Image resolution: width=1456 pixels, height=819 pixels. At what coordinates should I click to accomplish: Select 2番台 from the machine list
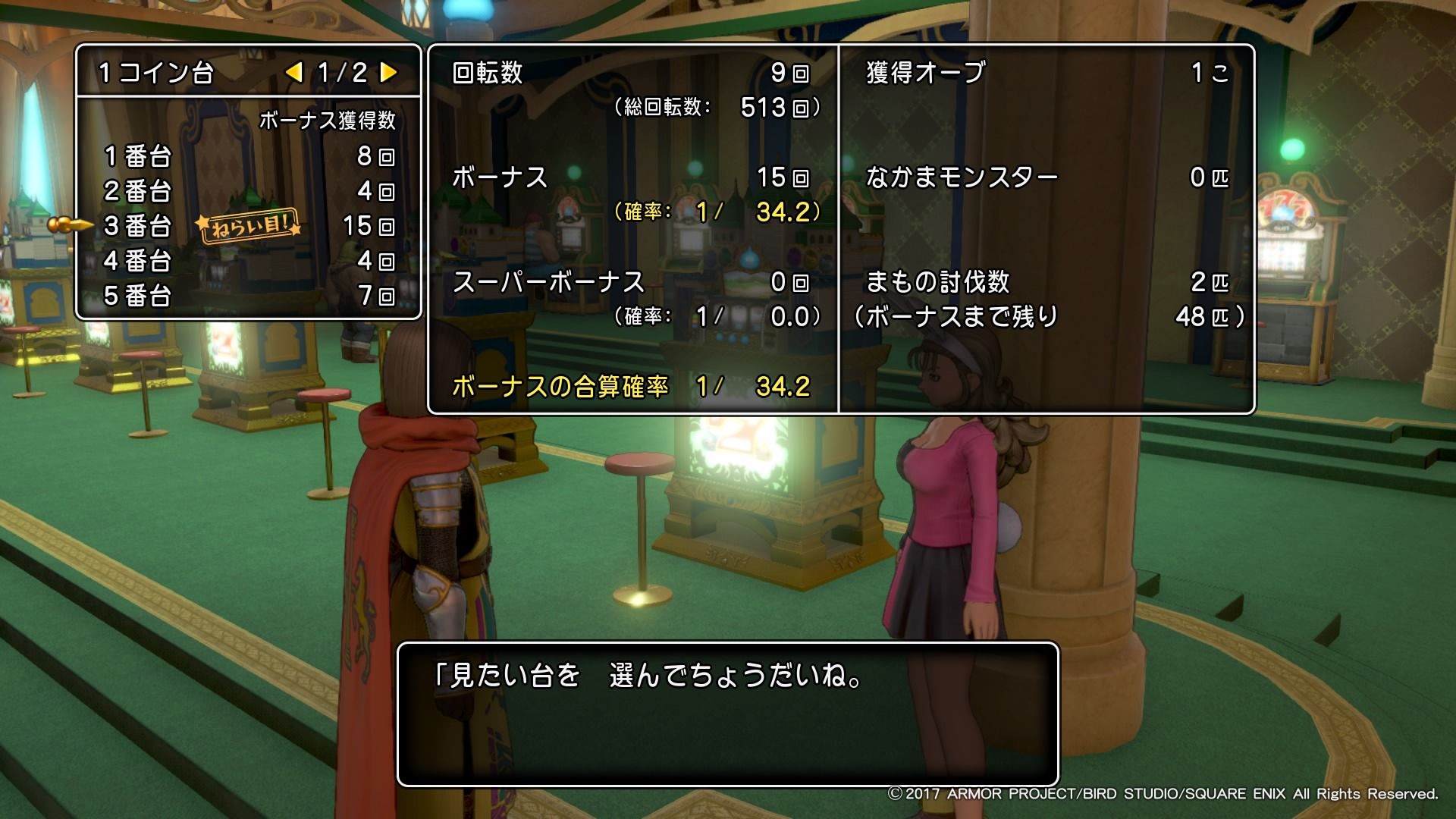[x=136, y=192]
